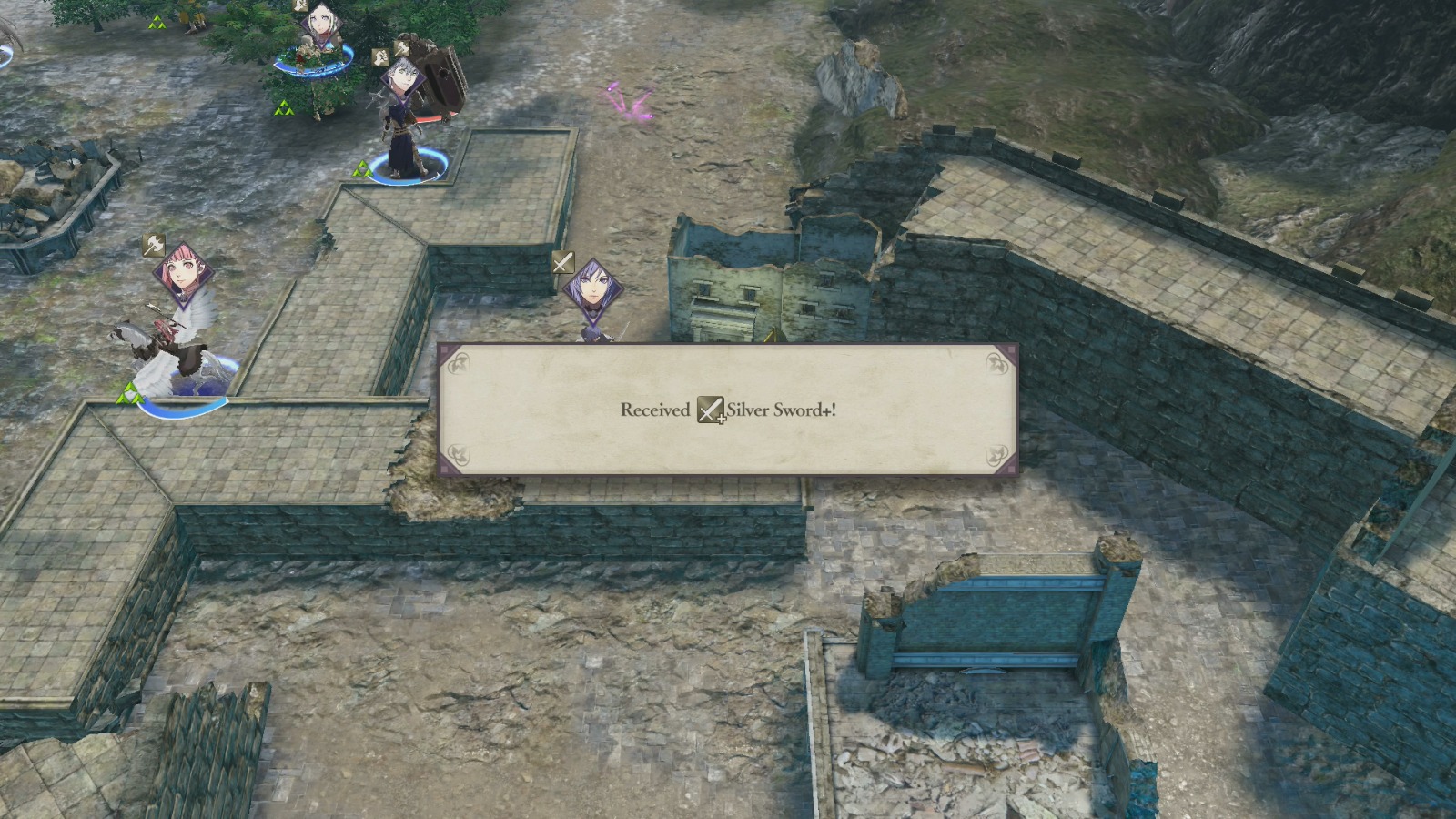Expand the purple-haired character's portrait marker

[594, 289]
